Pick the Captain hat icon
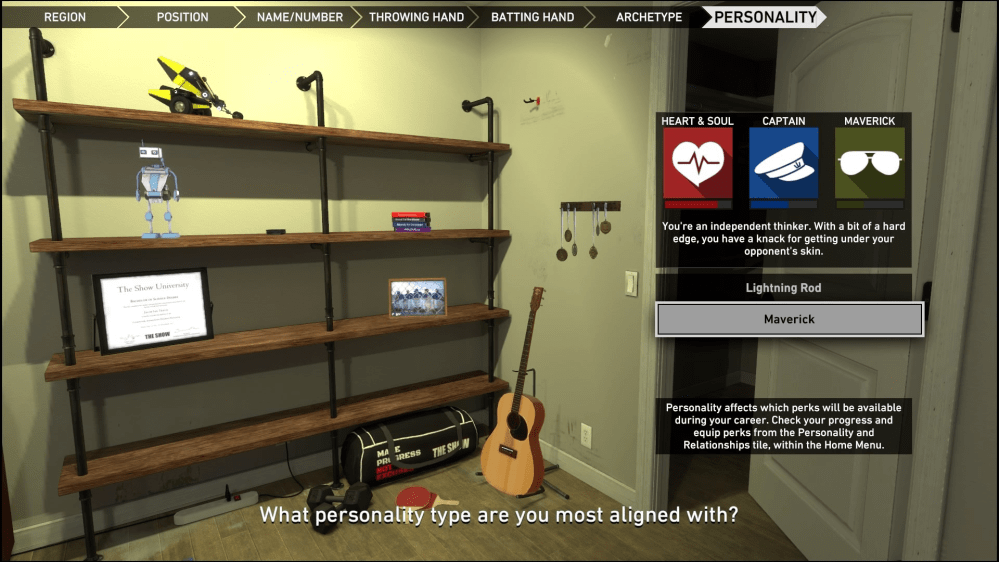The height and width of the screenshot is (562, 999). pyautogui.click(x=784, y=163)
